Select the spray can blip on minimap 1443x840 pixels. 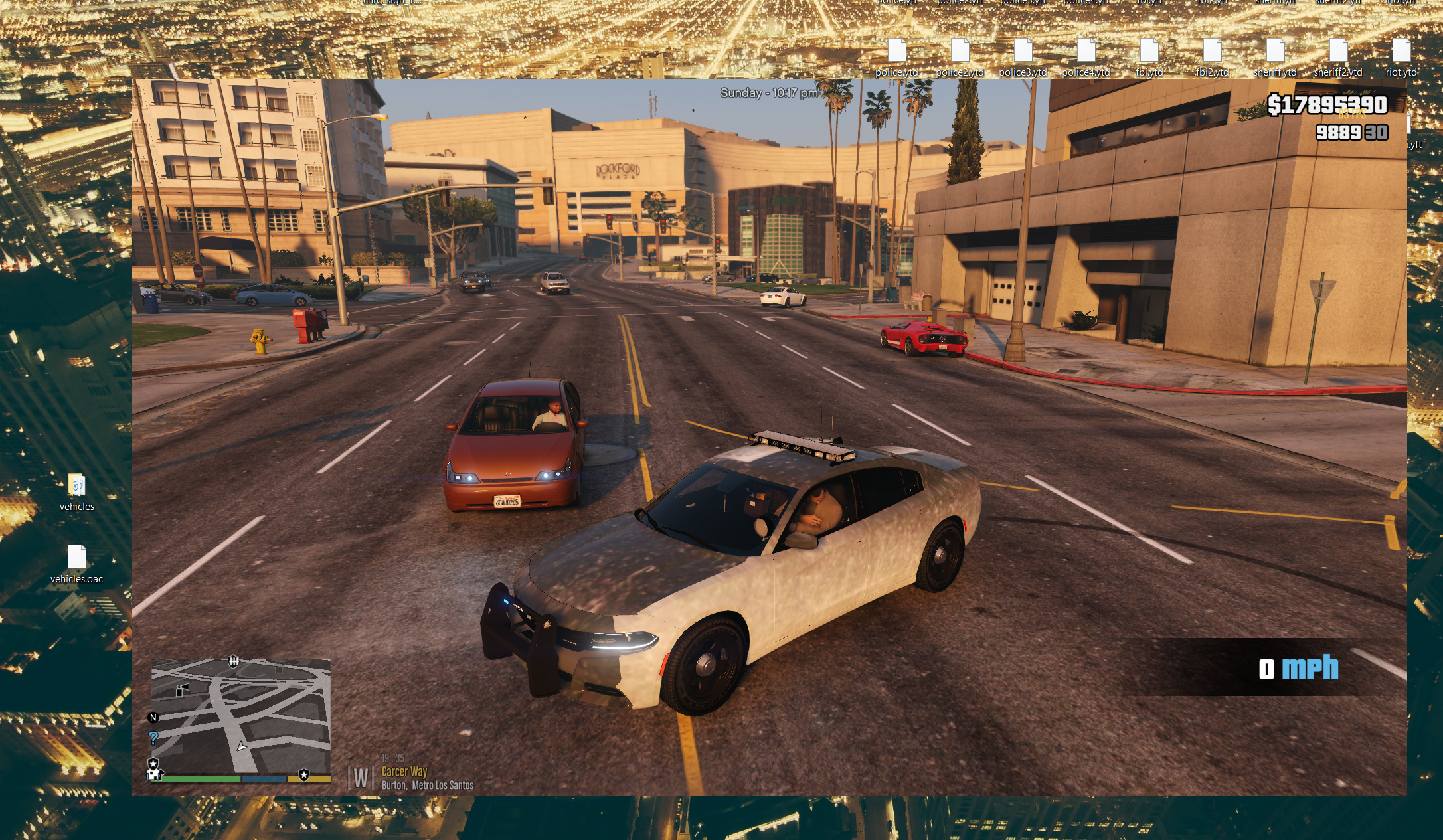tap(181, 690)
